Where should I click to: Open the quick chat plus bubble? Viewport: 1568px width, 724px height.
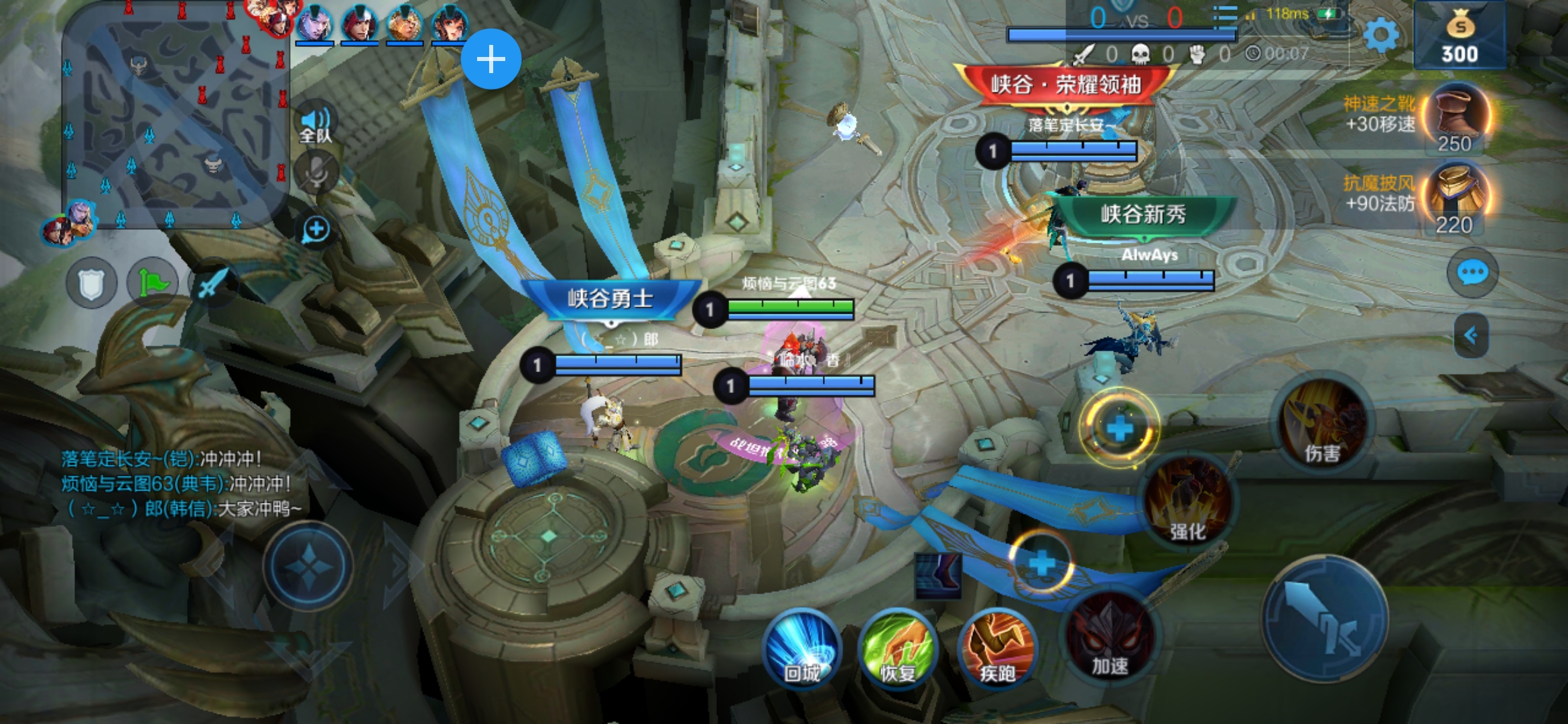point(316,230)
